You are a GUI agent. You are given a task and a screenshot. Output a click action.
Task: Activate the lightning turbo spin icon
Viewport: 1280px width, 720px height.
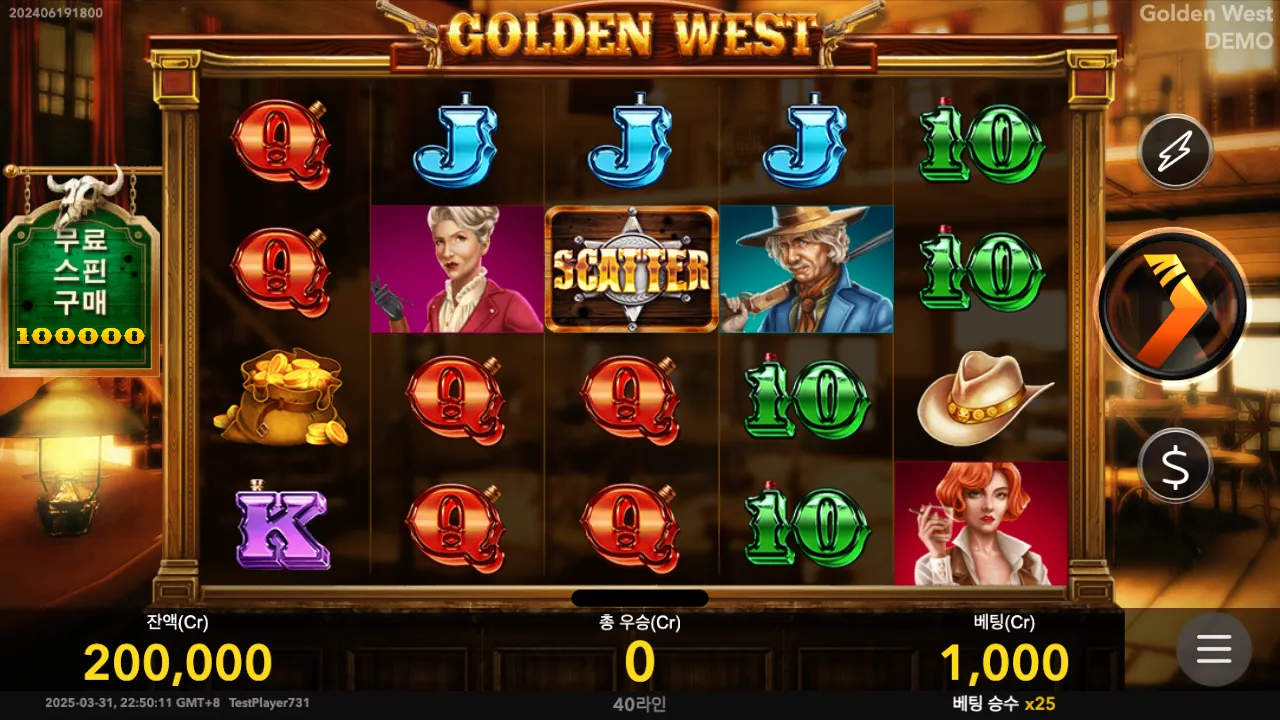click(x=1175, y=152)
